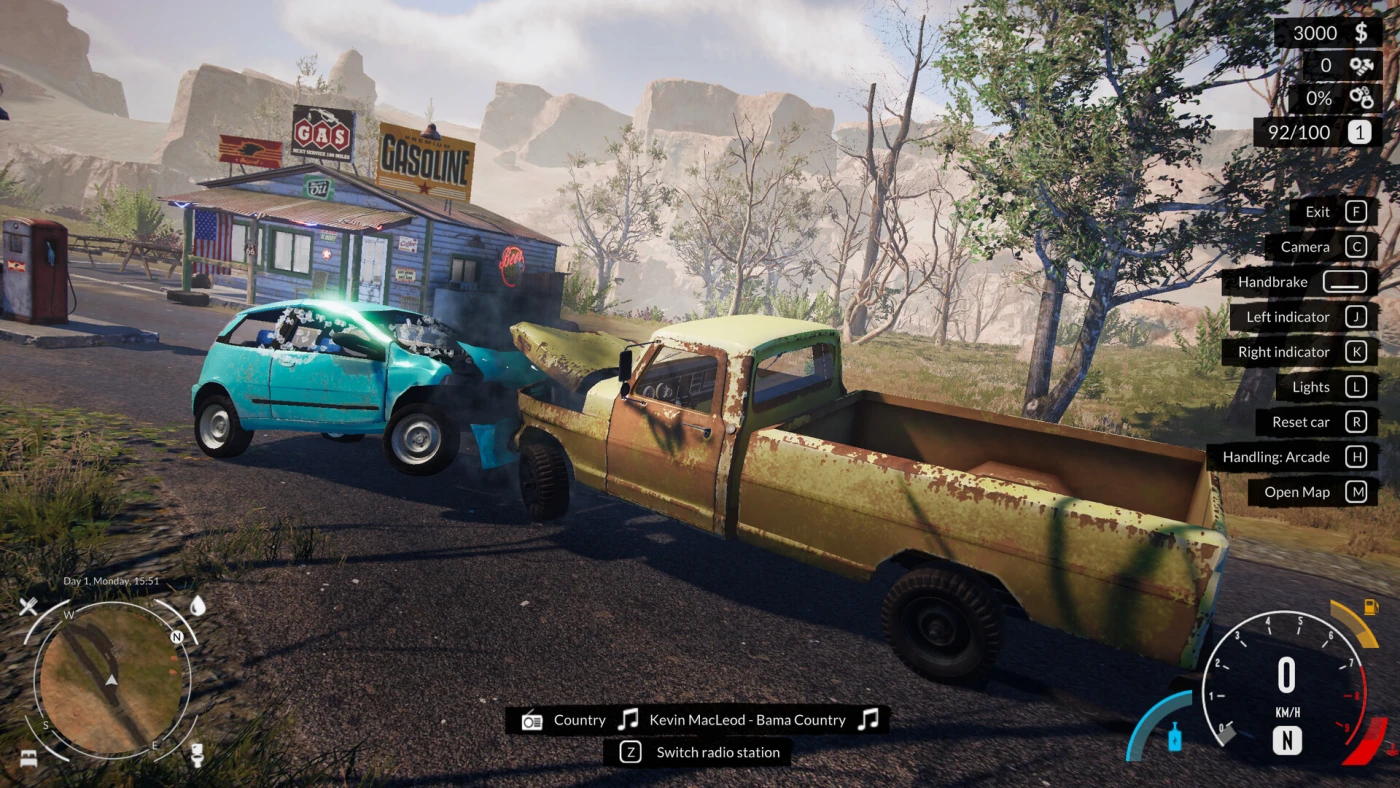Click the circular minimap
1400x788 pixels.
click(x=112, y=680)
